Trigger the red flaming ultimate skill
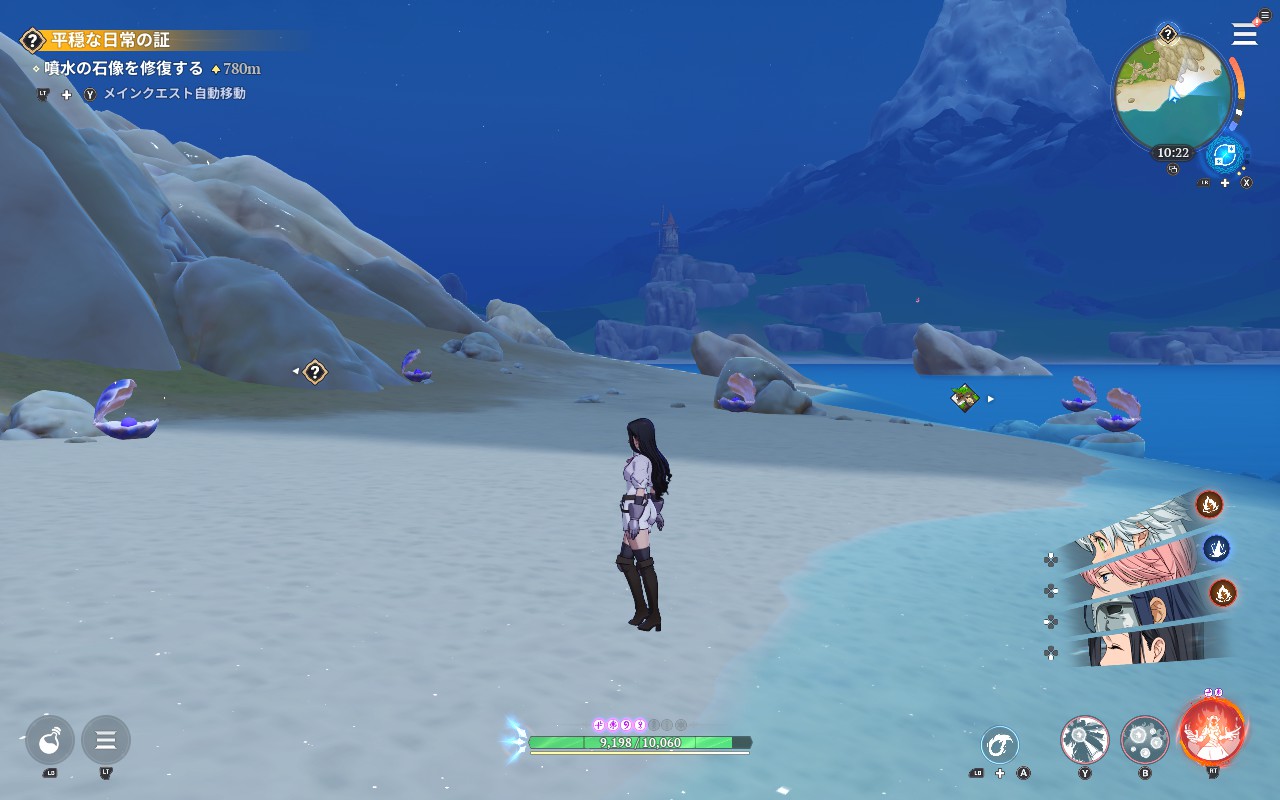The height and width of the screenshot is (800, 1280). pyautogui.click(x=1212, y=731)
